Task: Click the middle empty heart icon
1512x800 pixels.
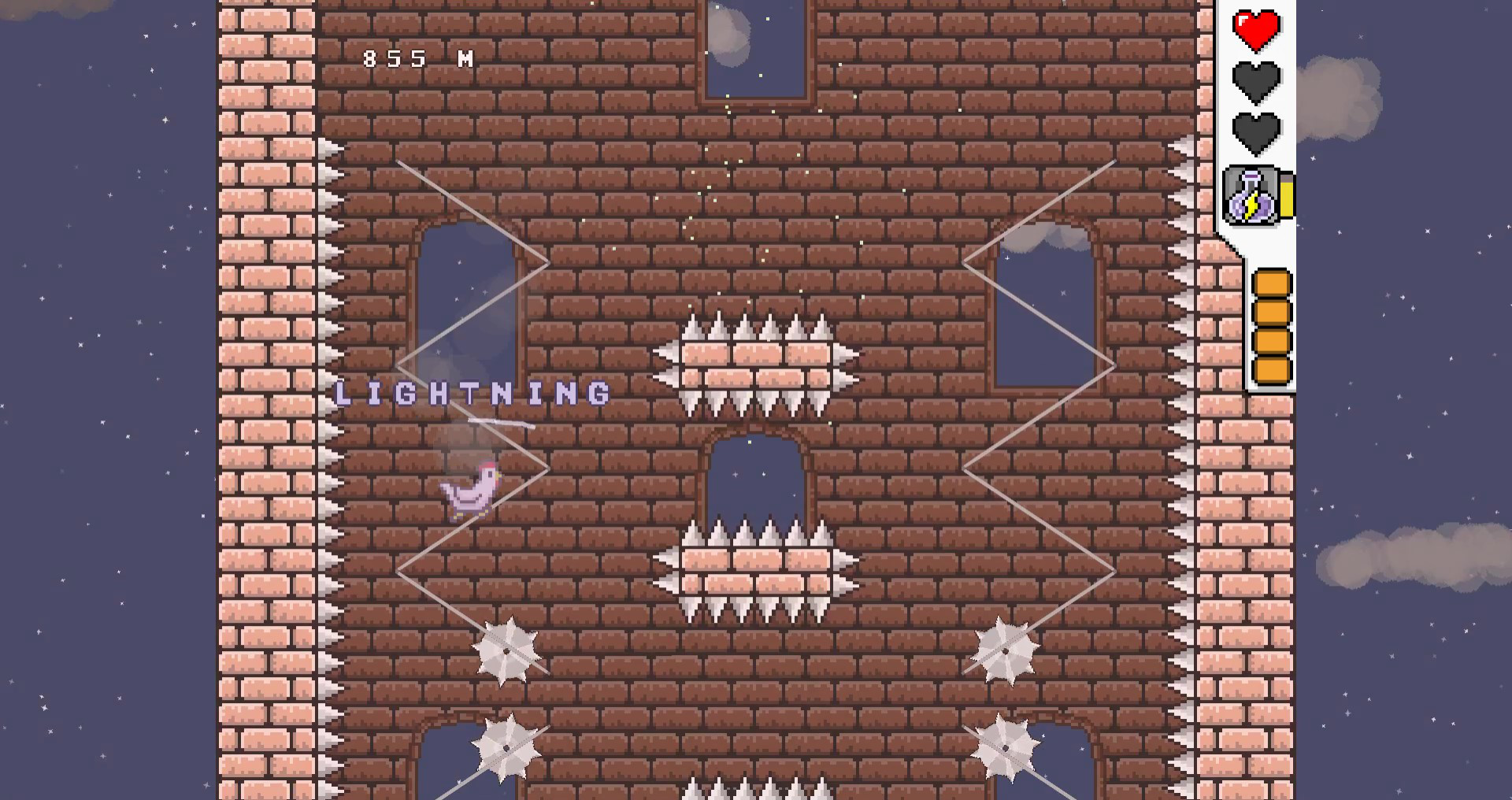Action: [1255, 80]
